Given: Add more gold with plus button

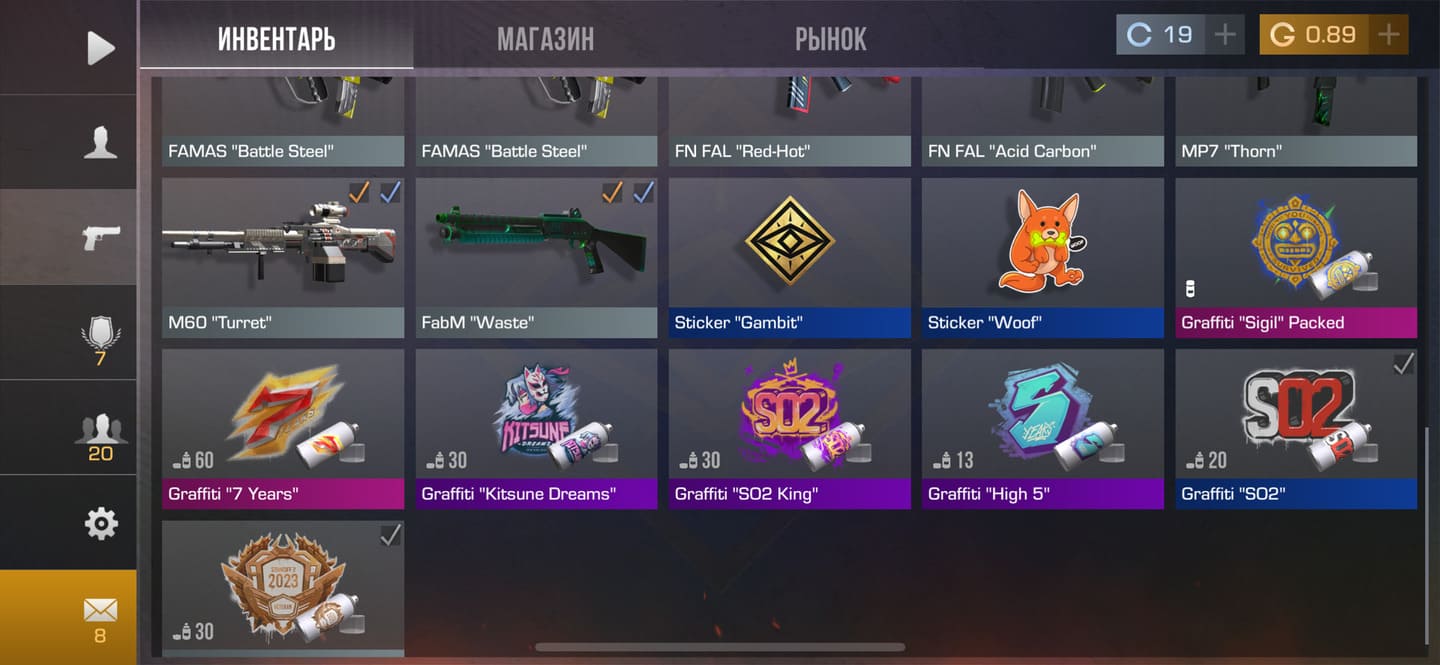Looking at the screenshot, I should click(1388, 35).
